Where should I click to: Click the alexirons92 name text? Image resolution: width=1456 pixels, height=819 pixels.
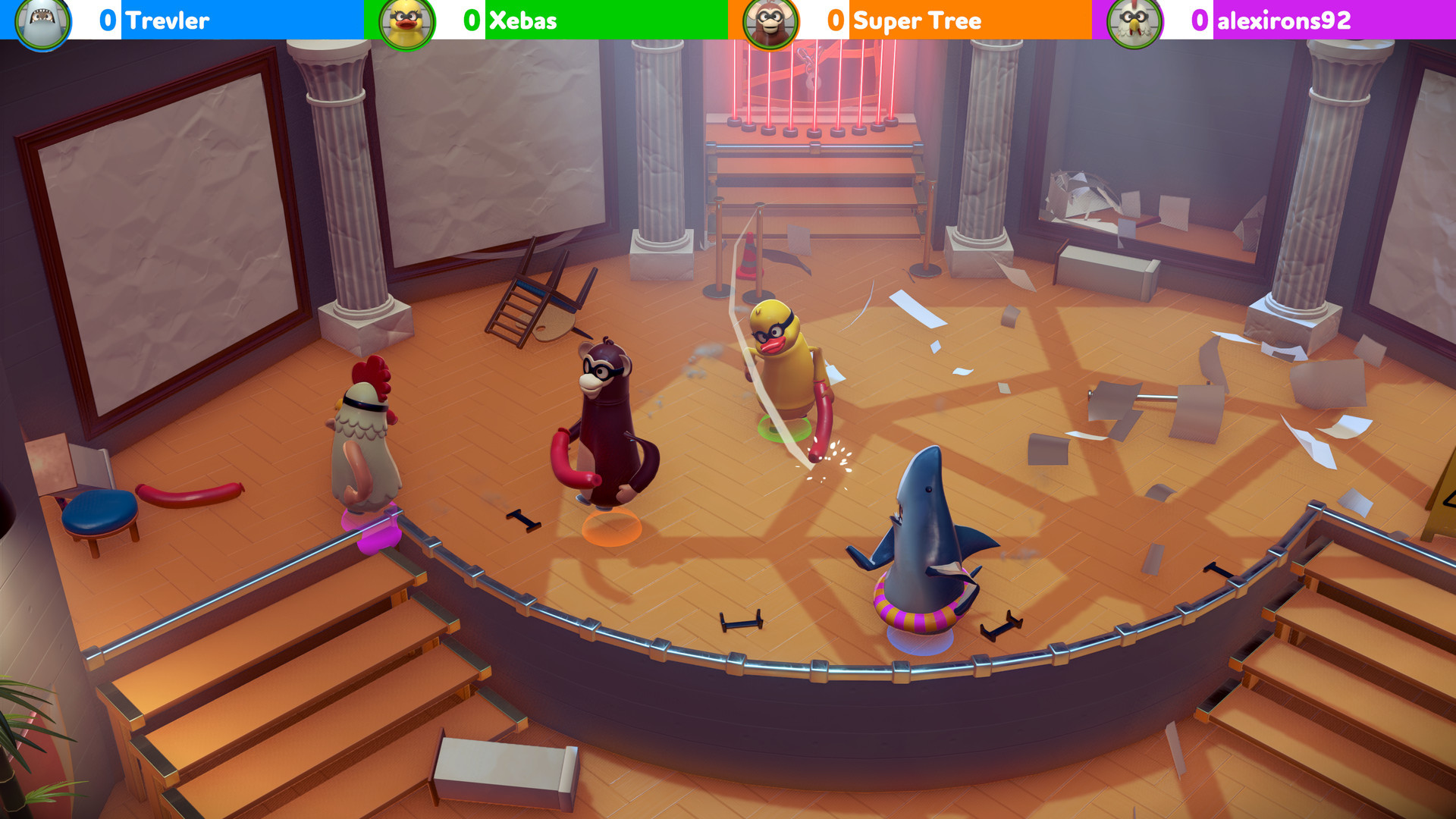(1282, 21)
